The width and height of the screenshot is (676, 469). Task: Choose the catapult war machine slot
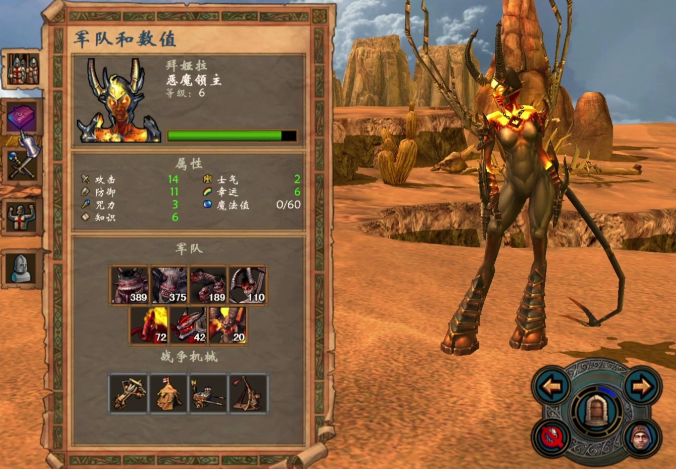pos(247,393)
